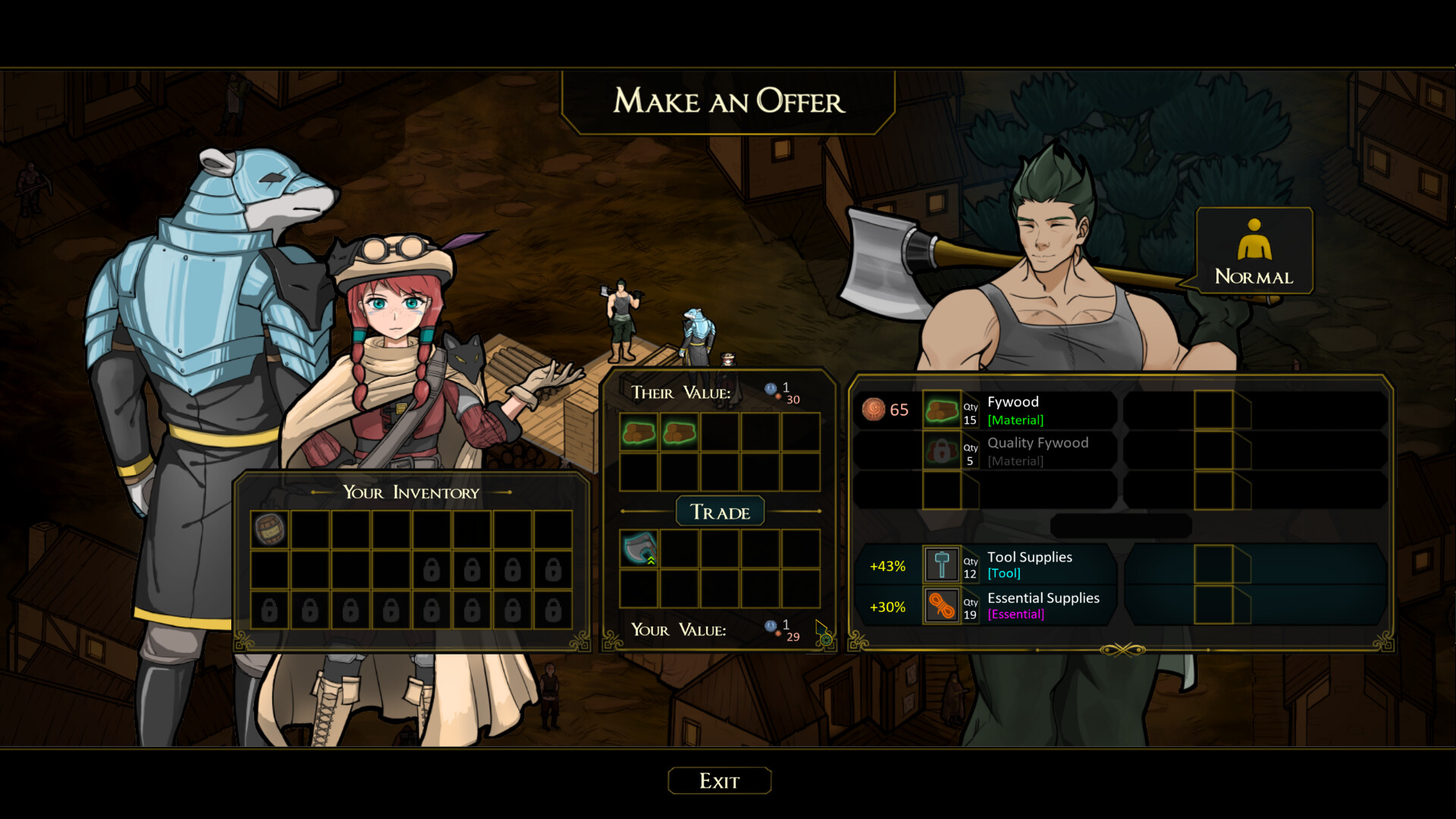Select the barrel in your inventory

point(270,529)
